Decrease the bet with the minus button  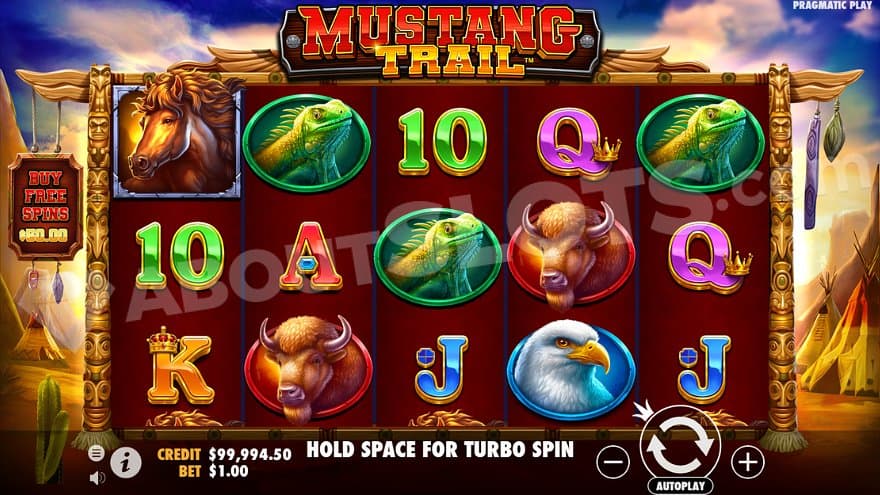[614, 461]
